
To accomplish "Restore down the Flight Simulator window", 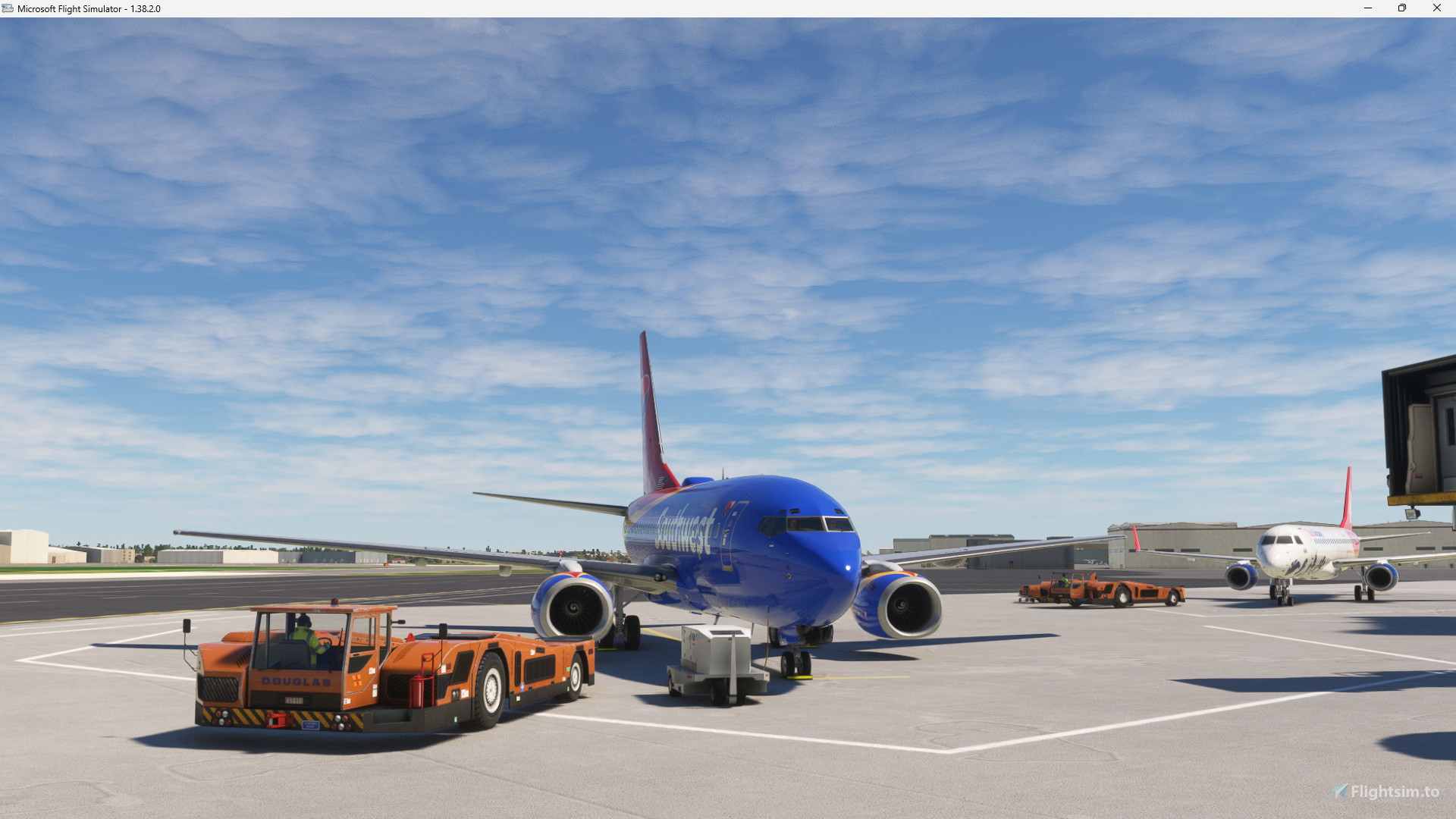I will [x=1402, y=8].
